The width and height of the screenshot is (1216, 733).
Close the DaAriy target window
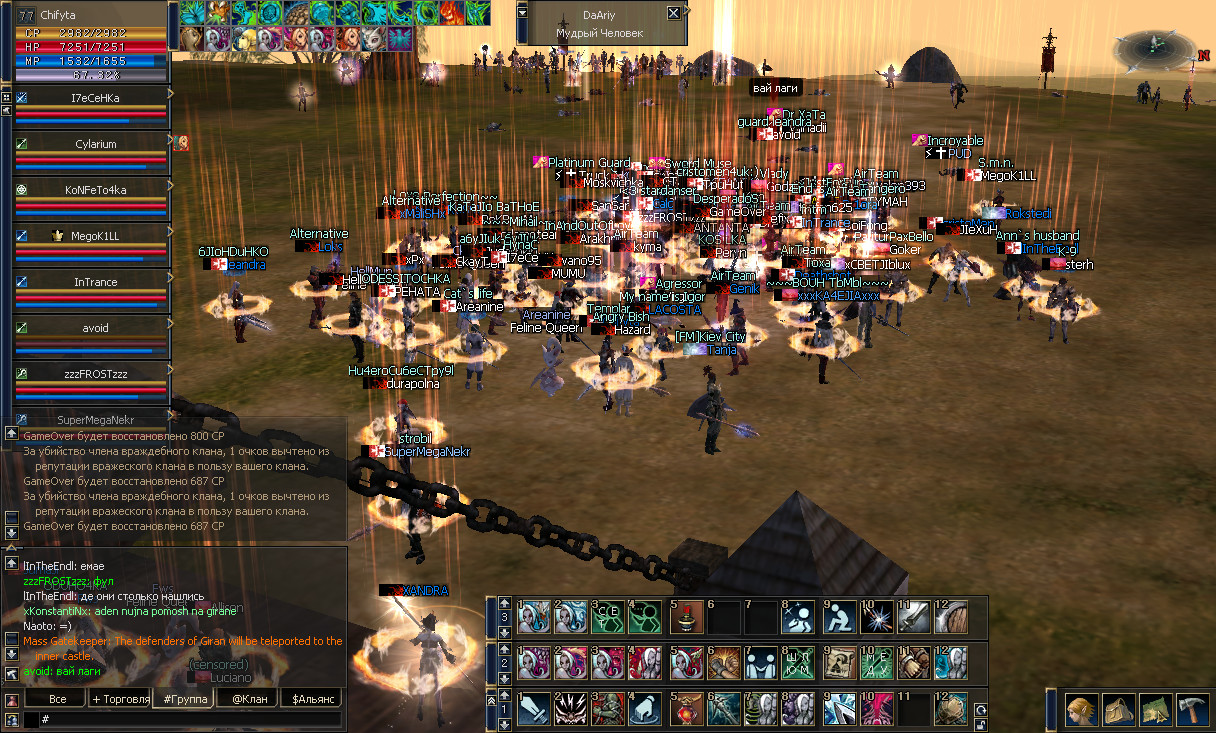673,14
